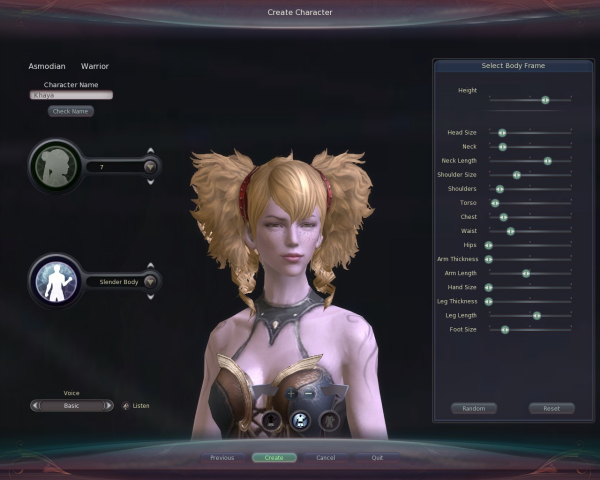Open the Slender Body dropdown

click(150, 282)
